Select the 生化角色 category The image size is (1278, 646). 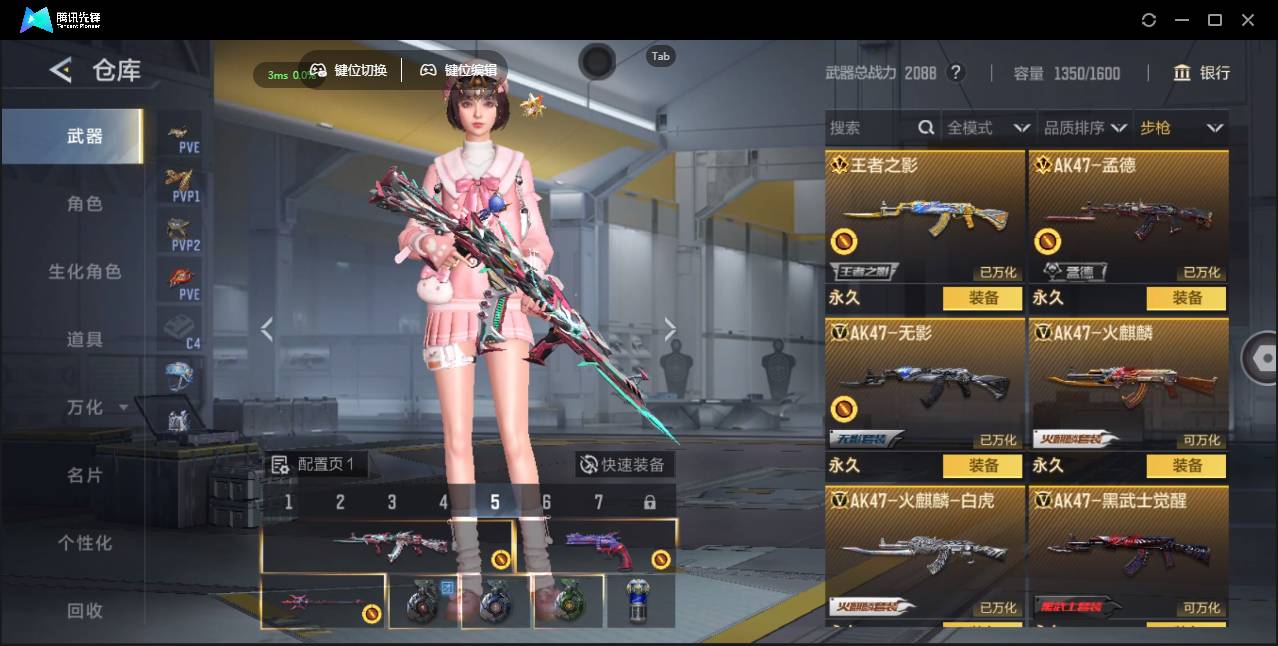(85, 272)
